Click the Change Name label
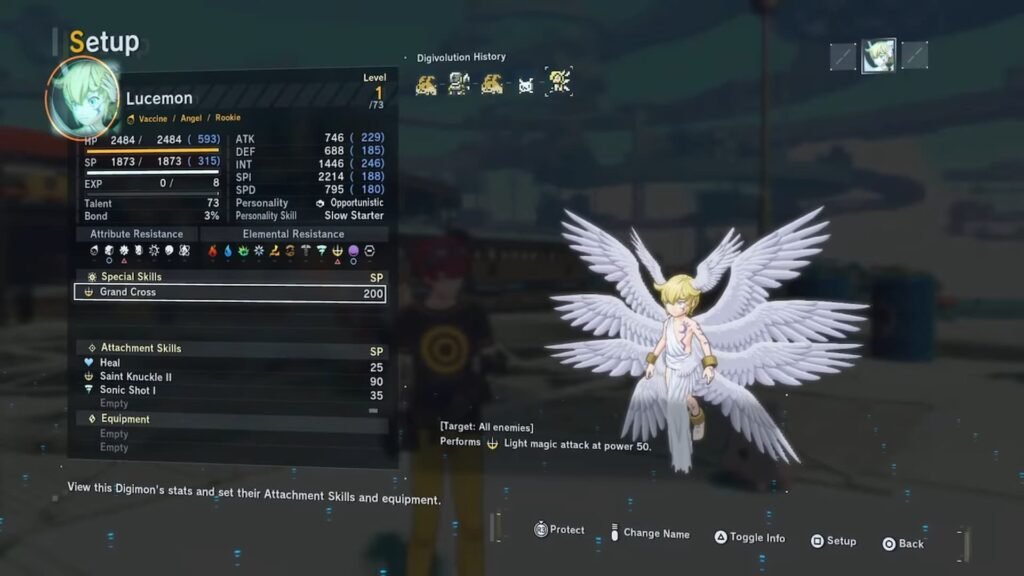The width and height of the screenshot is (1024, 576). click(x=656, y=534)
